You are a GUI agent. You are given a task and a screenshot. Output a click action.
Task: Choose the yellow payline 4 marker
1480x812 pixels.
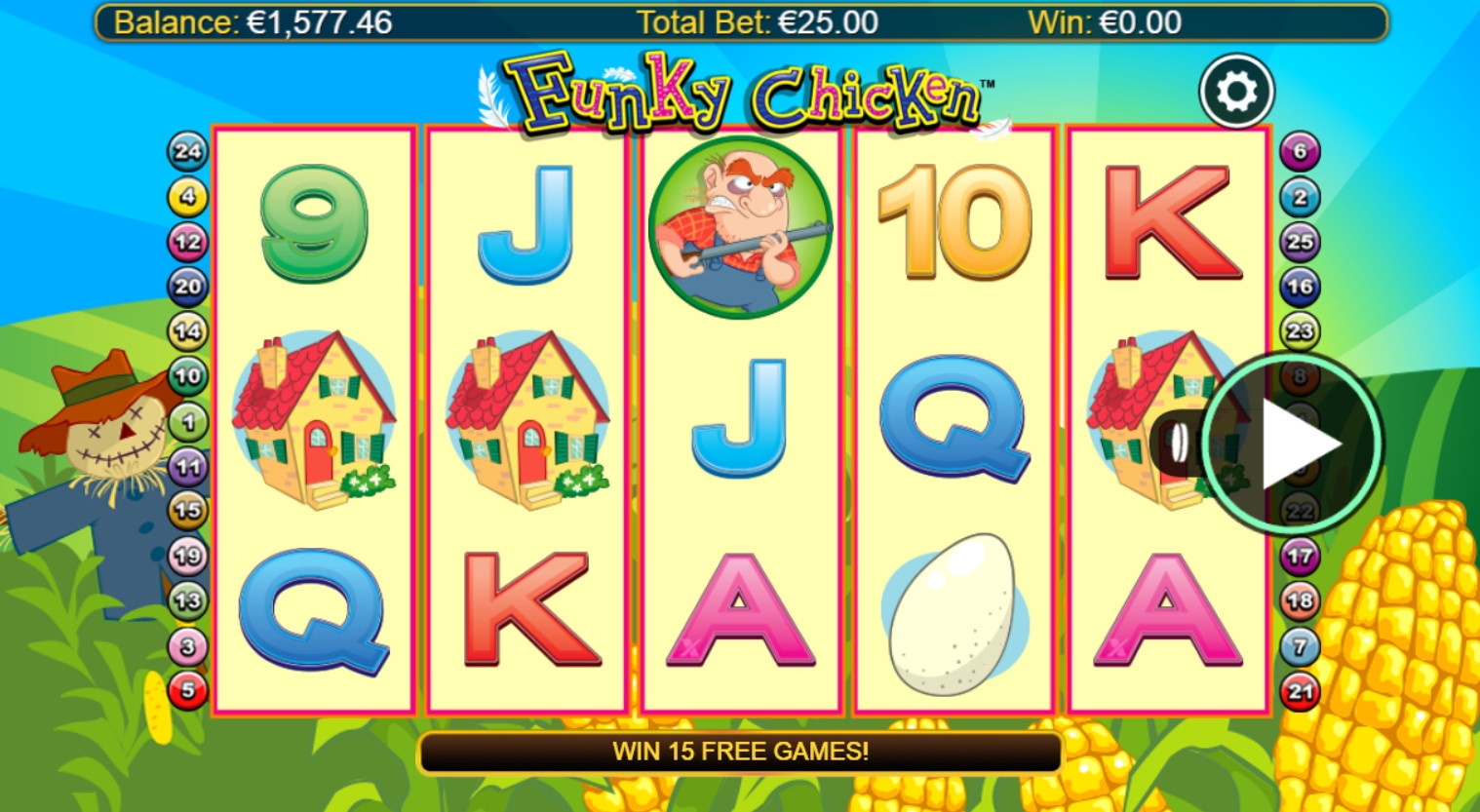(x=187, y=197)
